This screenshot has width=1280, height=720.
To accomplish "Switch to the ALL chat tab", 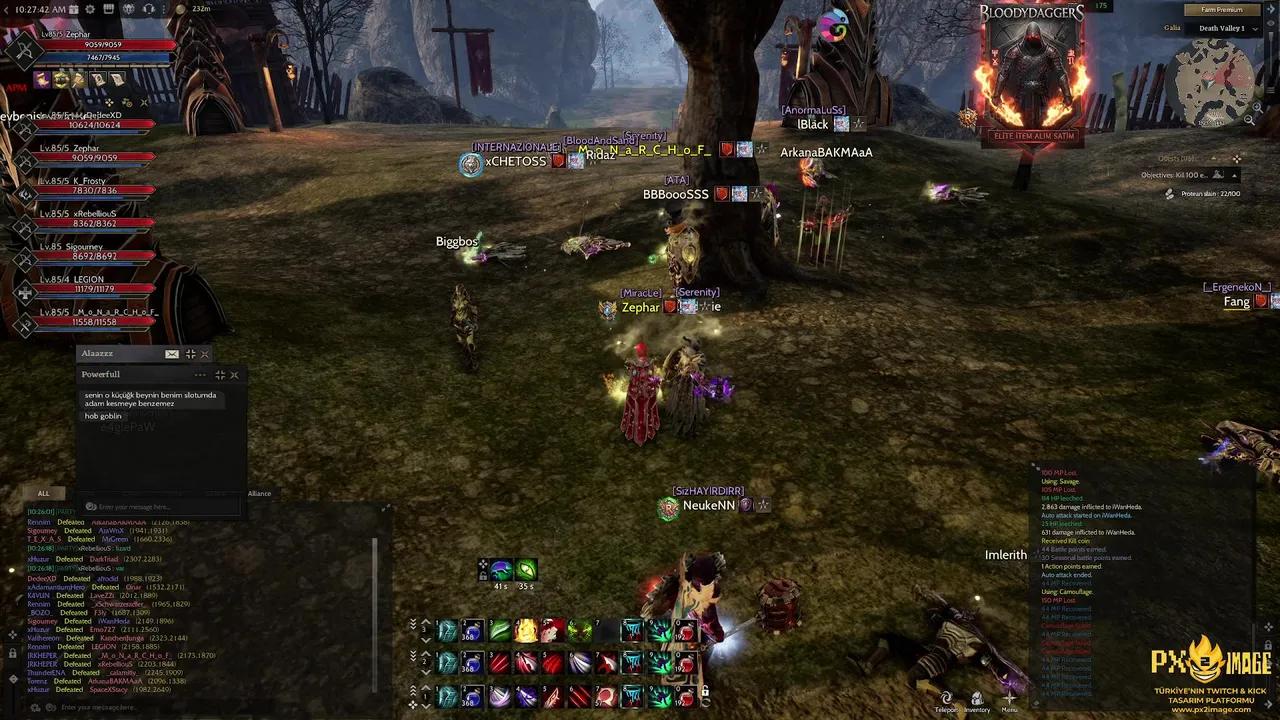I will coord(43,493).
